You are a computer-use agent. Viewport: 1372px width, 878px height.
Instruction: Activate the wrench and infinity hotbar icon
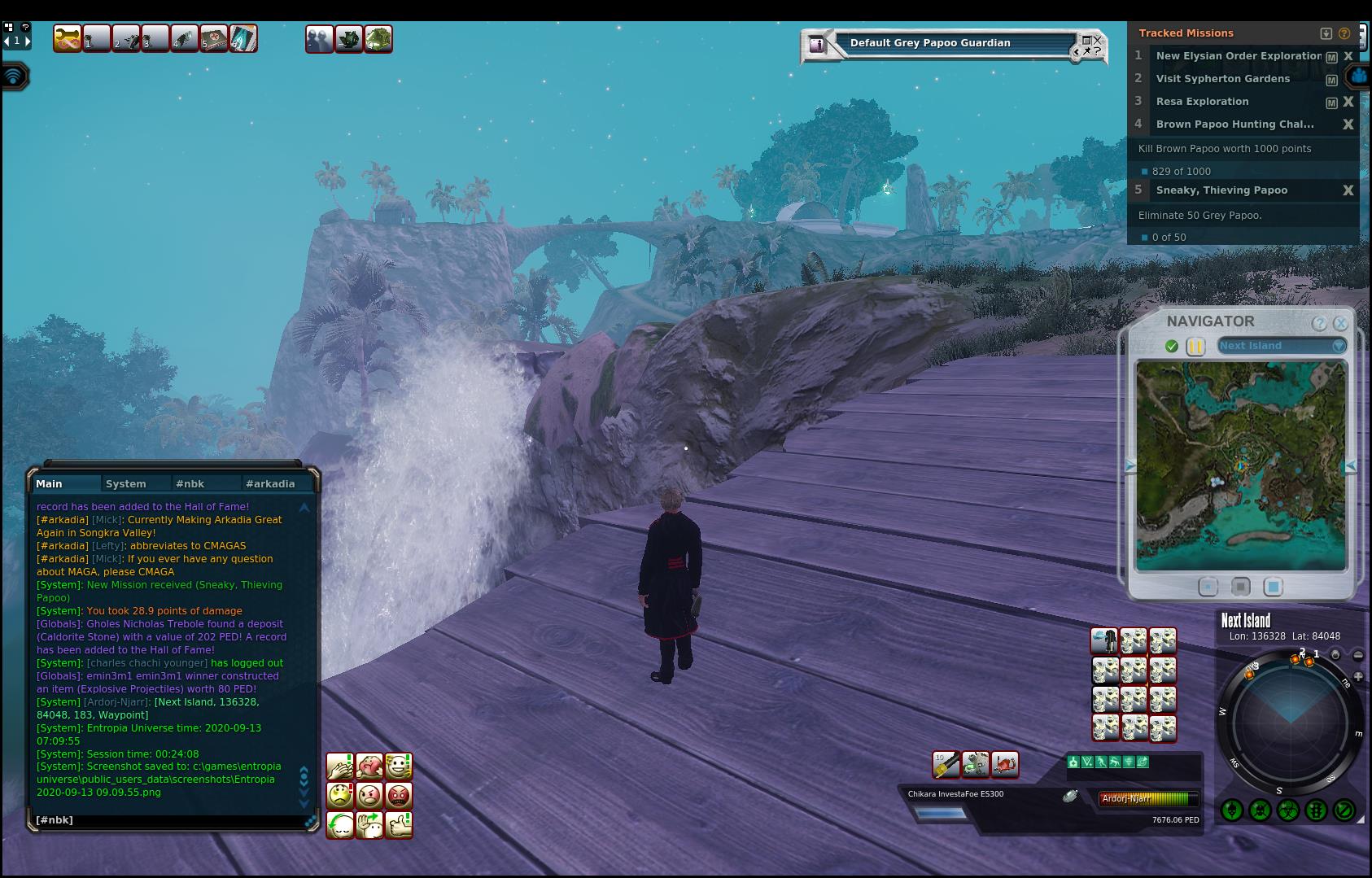(67, 38)
